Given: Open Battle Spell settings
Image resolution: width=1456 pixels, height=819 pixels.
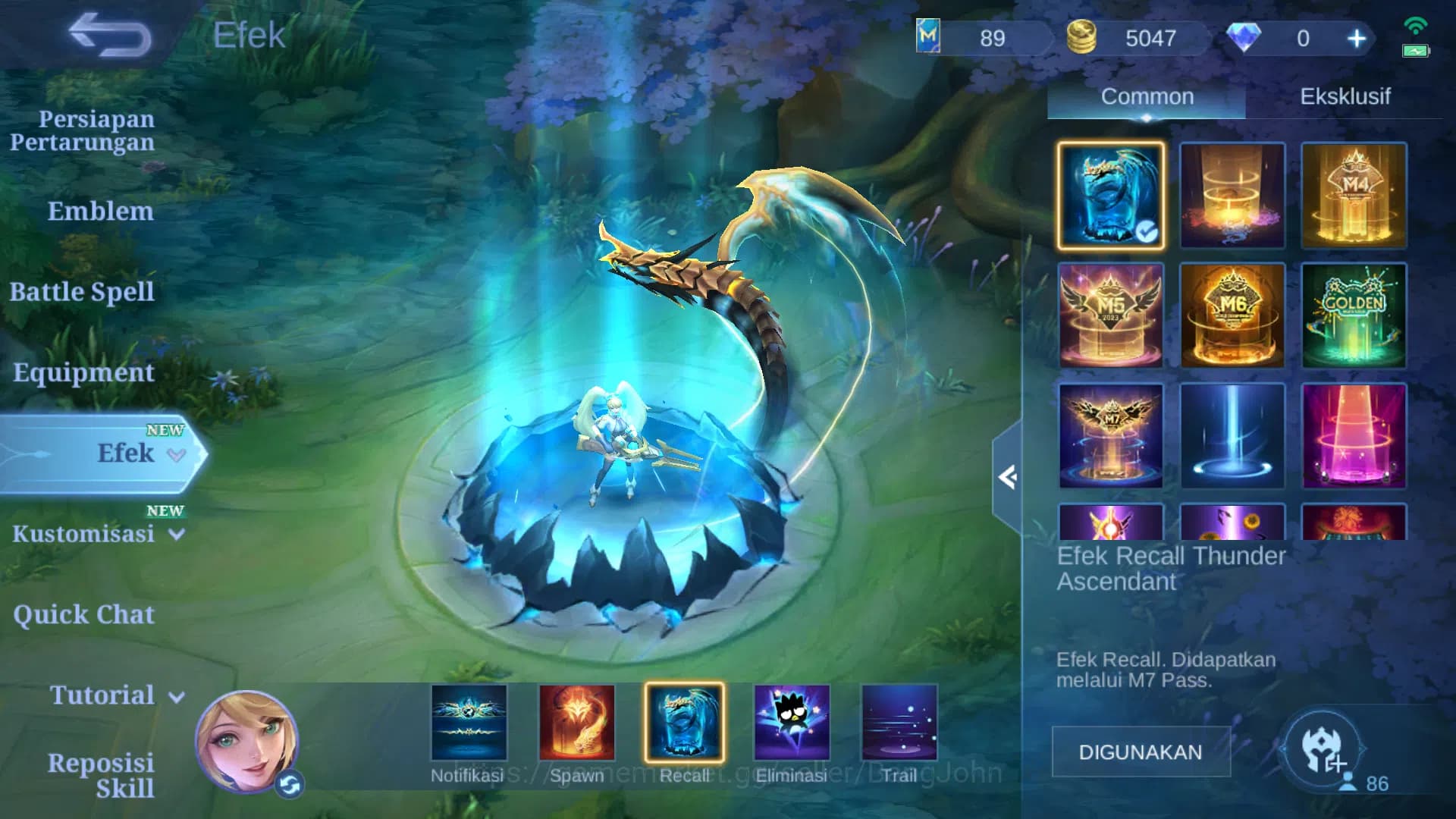Looking at the screenshot, I should 82,291.
